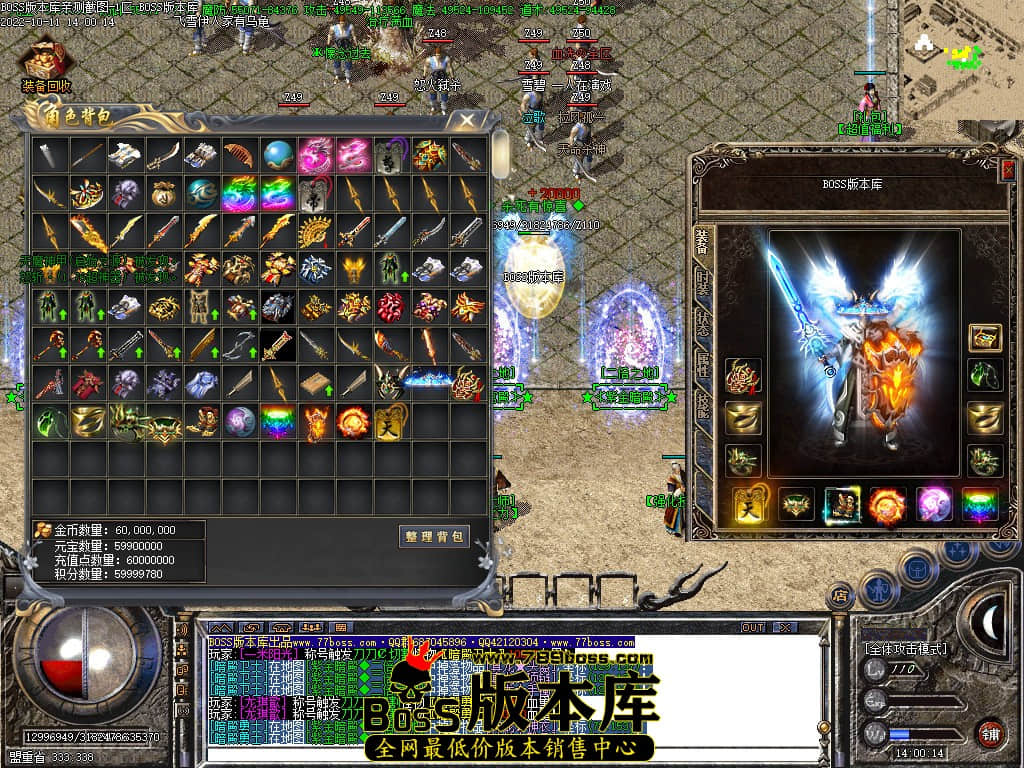Open the 状态 status tab
Image resolution: width=1024 pixels, height=768 pixels.
[703, 322]
